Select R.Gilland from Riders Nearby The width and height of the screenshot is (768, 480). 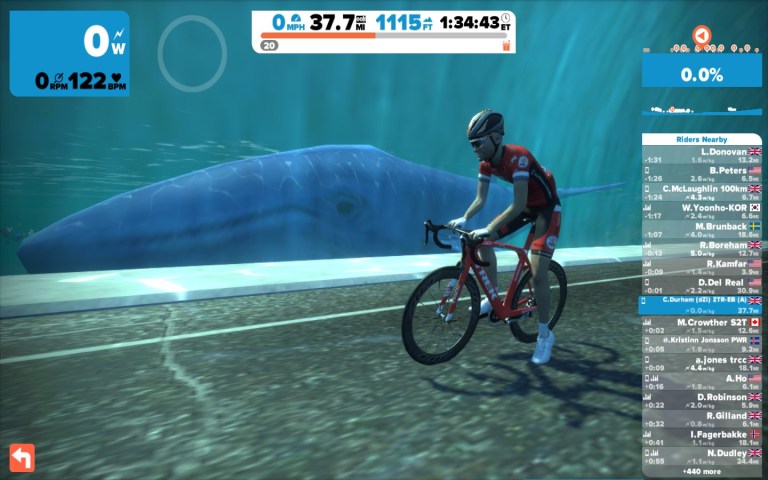701,419
